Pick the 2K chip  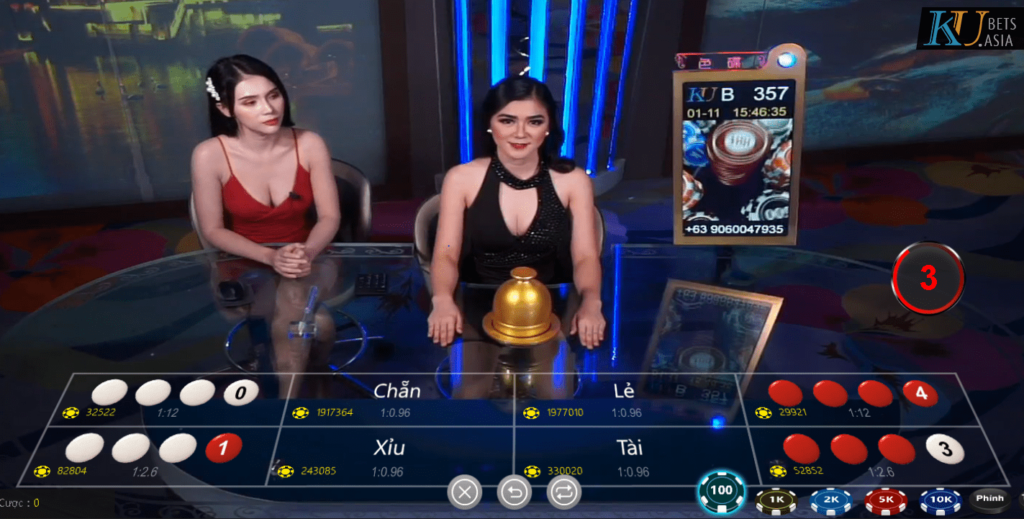pos(831,499)
